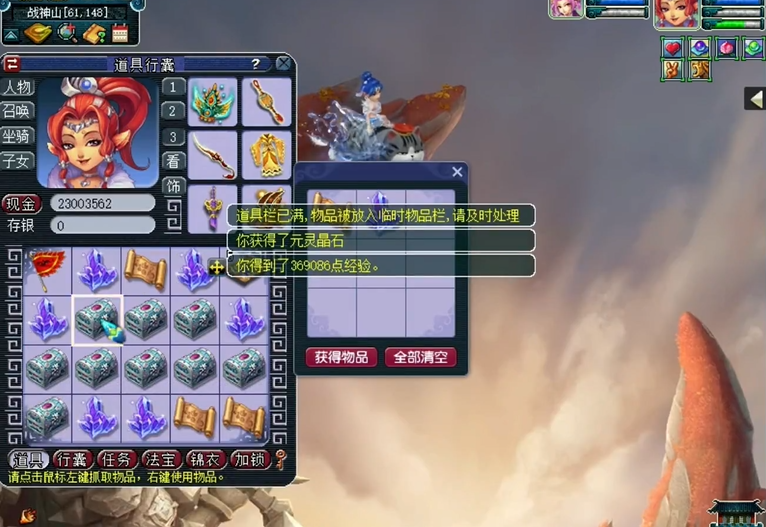The image size is (766, 527).
Task: Select the red fan item slot
Action: [x=48, y=268]
